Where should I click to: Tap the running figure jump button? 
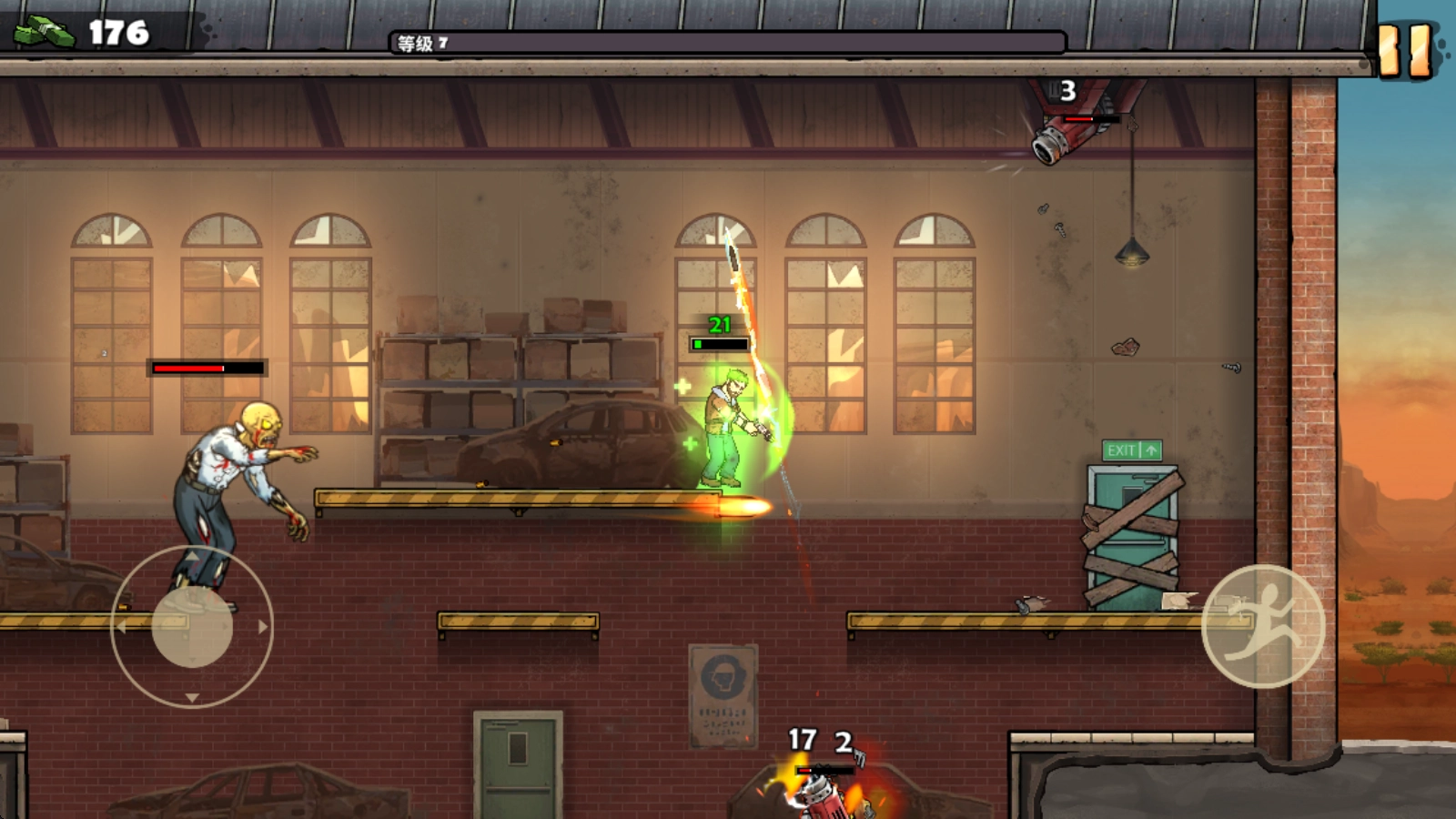1263,626
